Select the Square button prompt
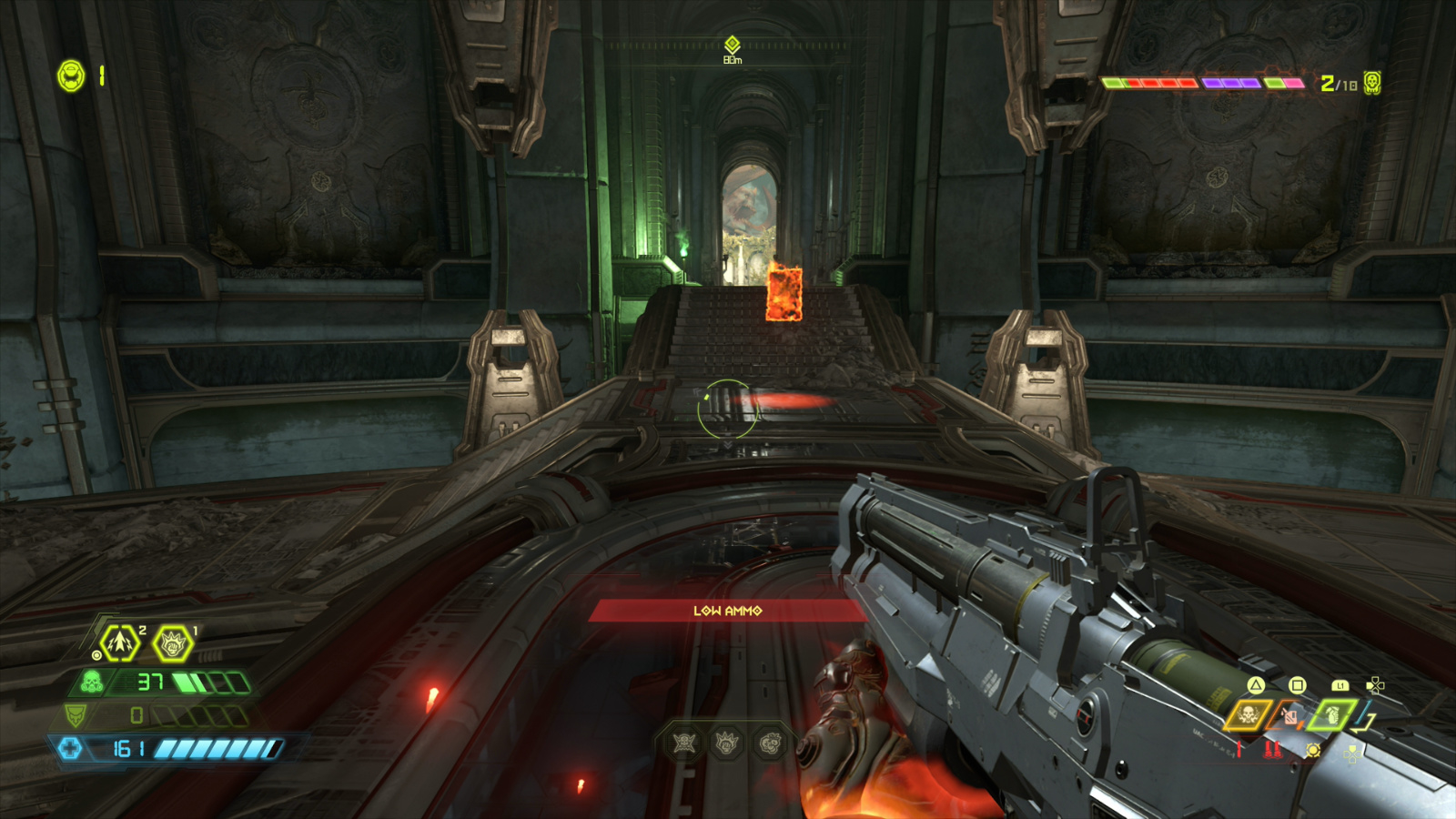This screenshot has height=819, width=1456. point(1298,686)
